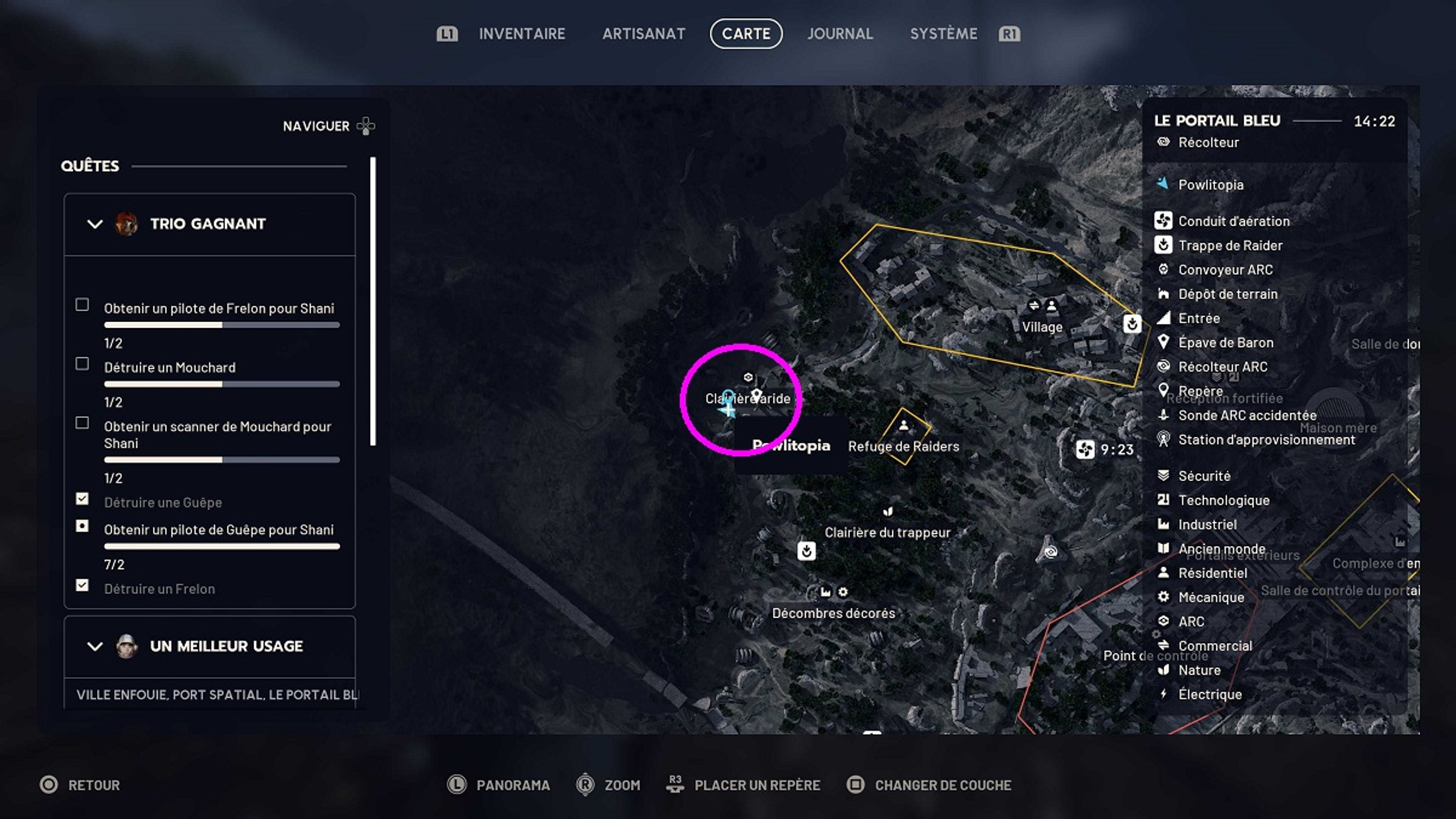Select the Récolteur icon under Le Portail Bleu
The image size is (1456, 819).
[1164, 142]
